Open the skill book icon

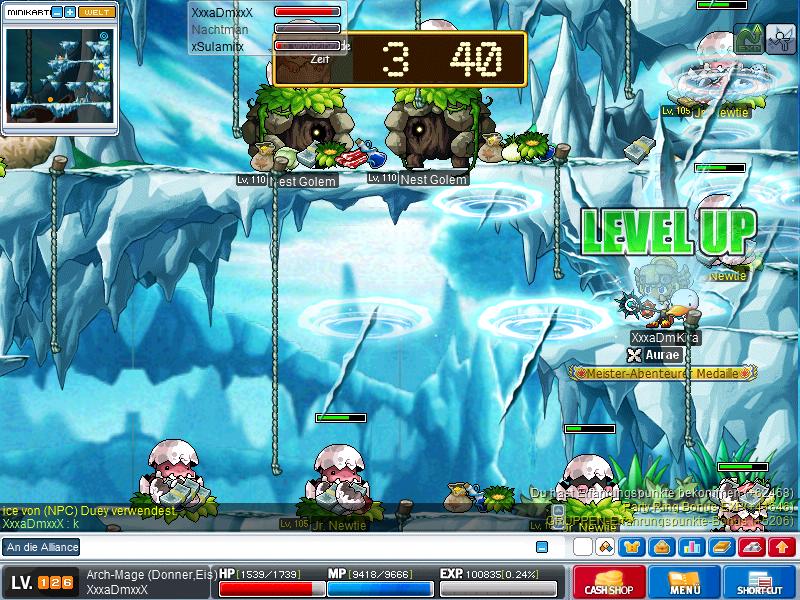tap(721, 547)
